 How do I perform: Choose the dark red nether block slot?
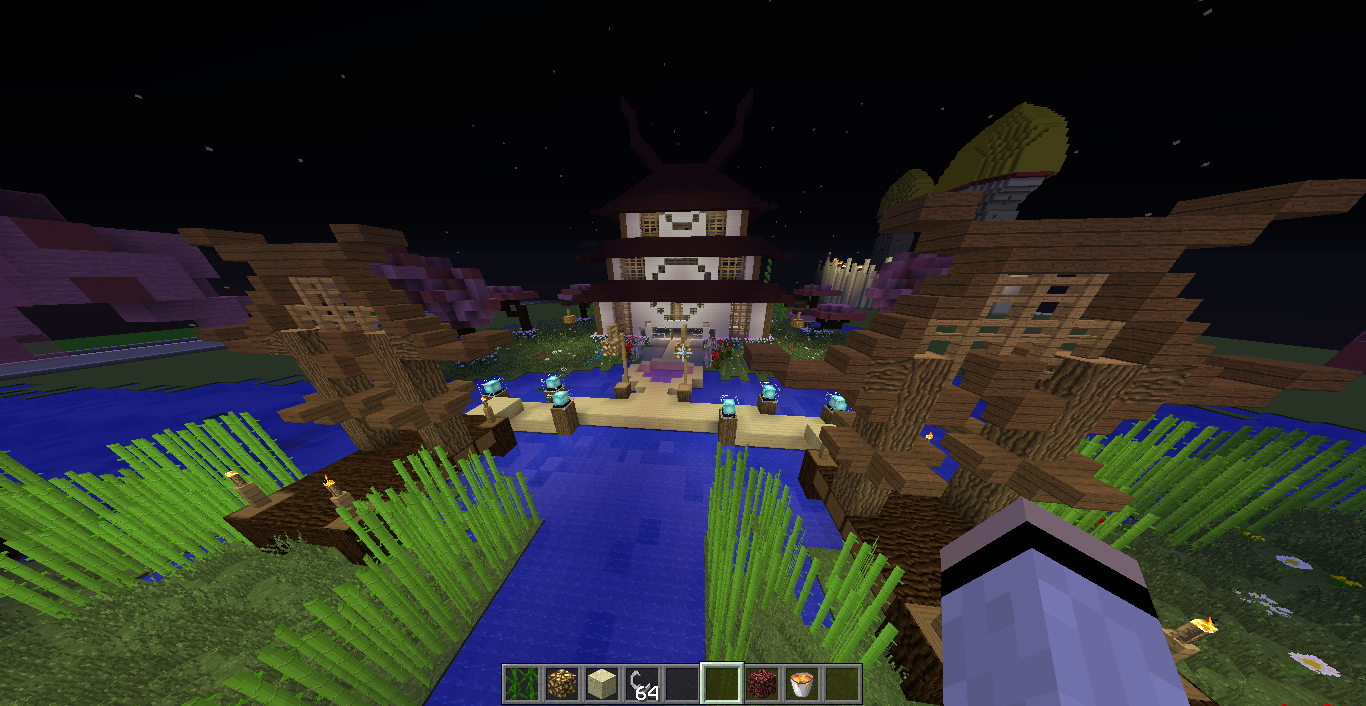tap(761, 684)
